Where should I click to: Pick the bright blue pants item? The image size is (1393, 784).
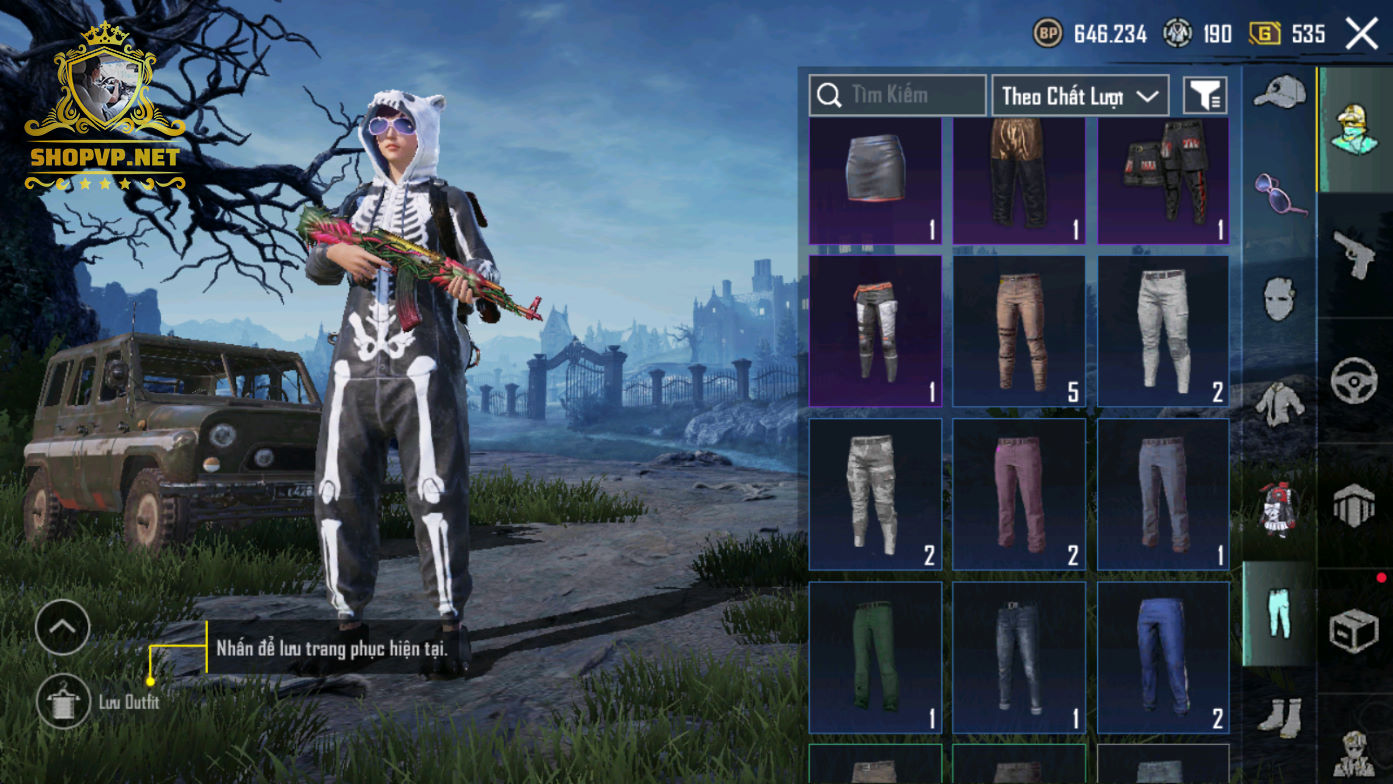click(x=1163, y=656)
